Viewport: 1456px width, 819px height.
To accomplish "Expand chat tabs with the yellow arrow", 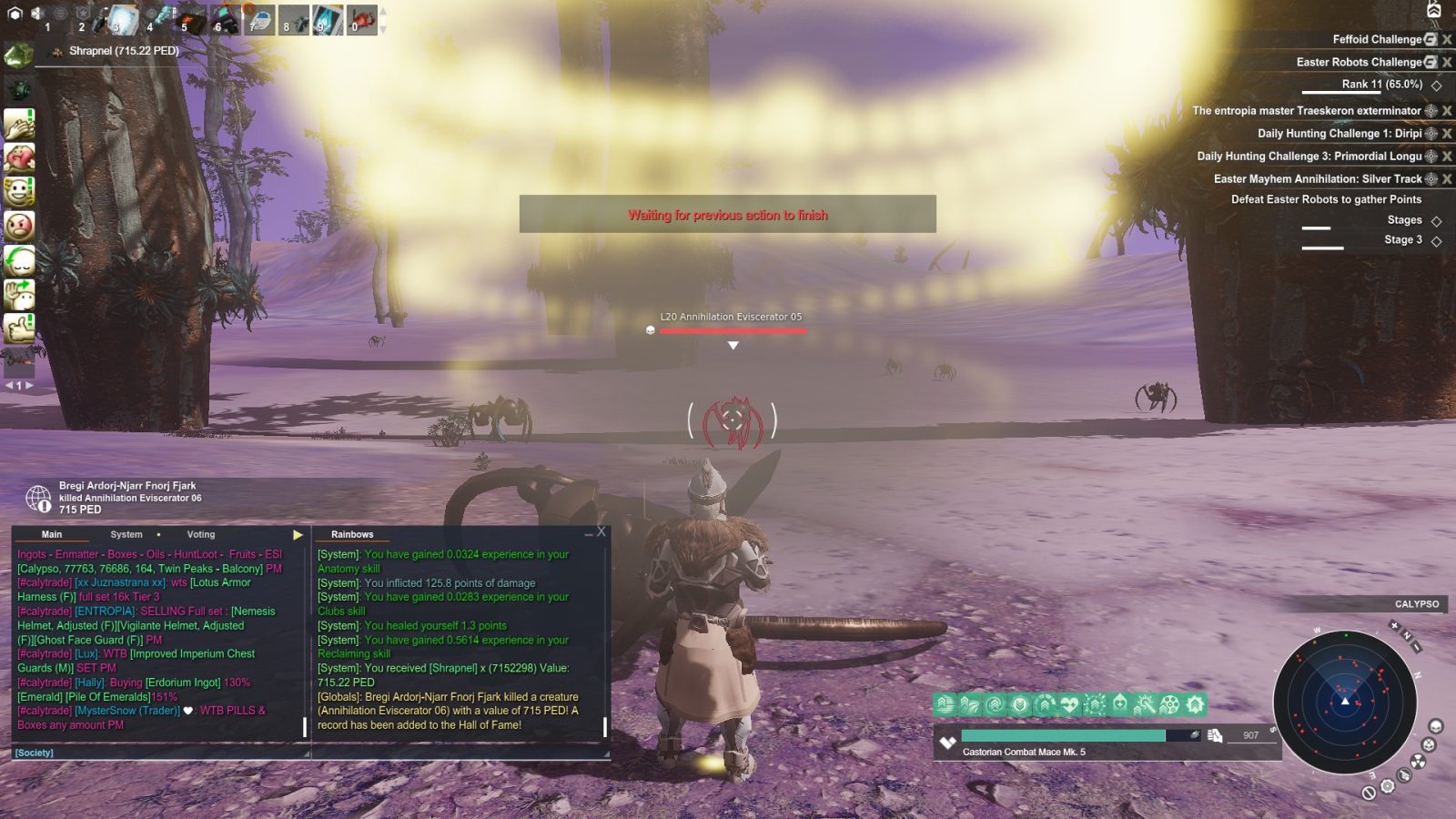I will (297, 534).
